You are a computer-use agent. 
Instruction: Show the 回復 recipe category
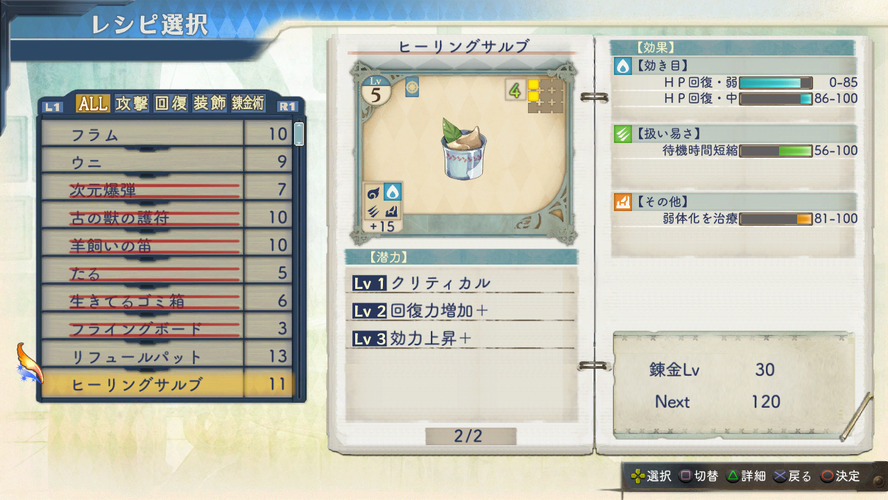(x=171, y=103)
